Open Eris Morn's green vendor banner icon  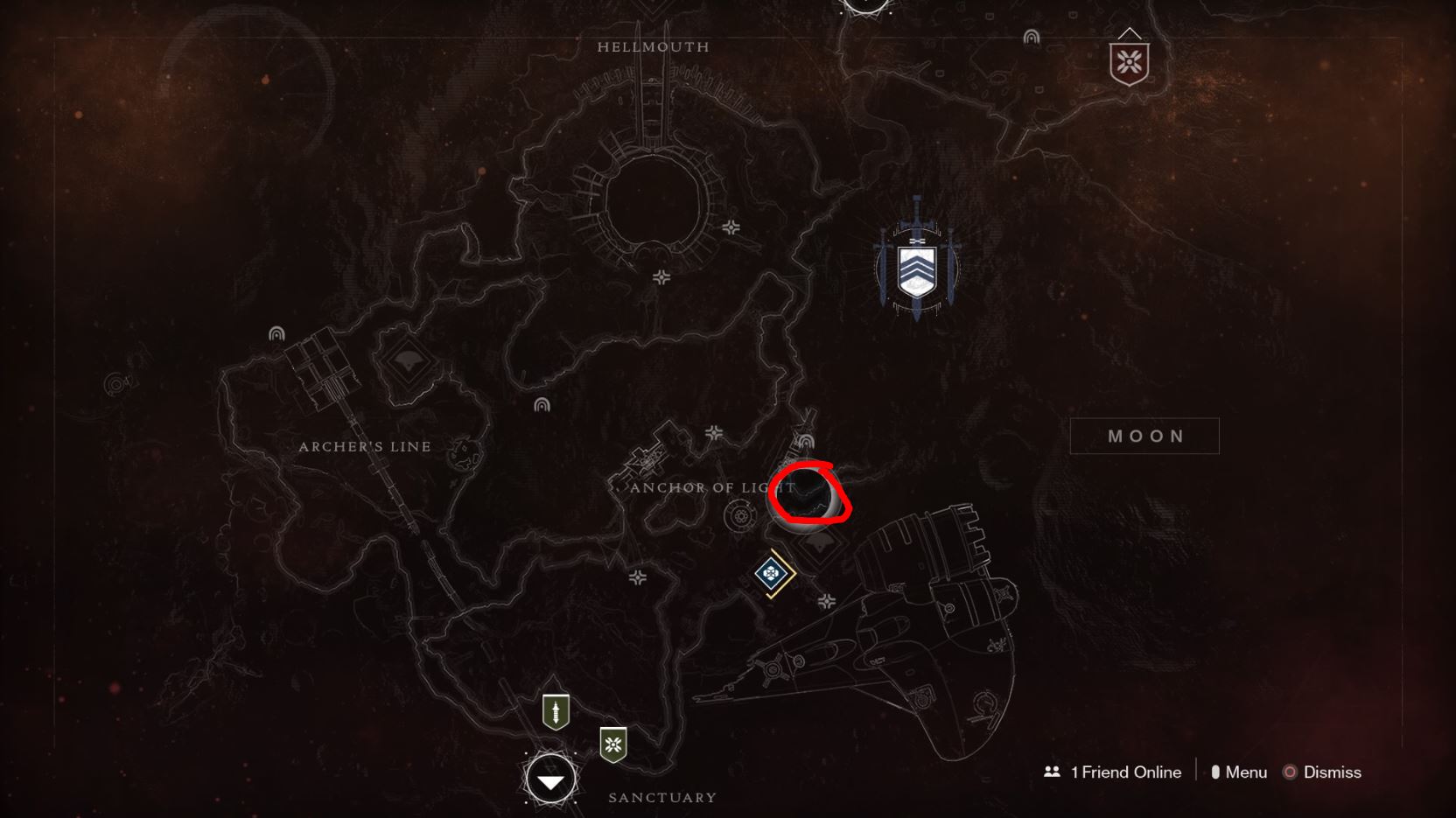pyautogui.click(x=612, y=746)
